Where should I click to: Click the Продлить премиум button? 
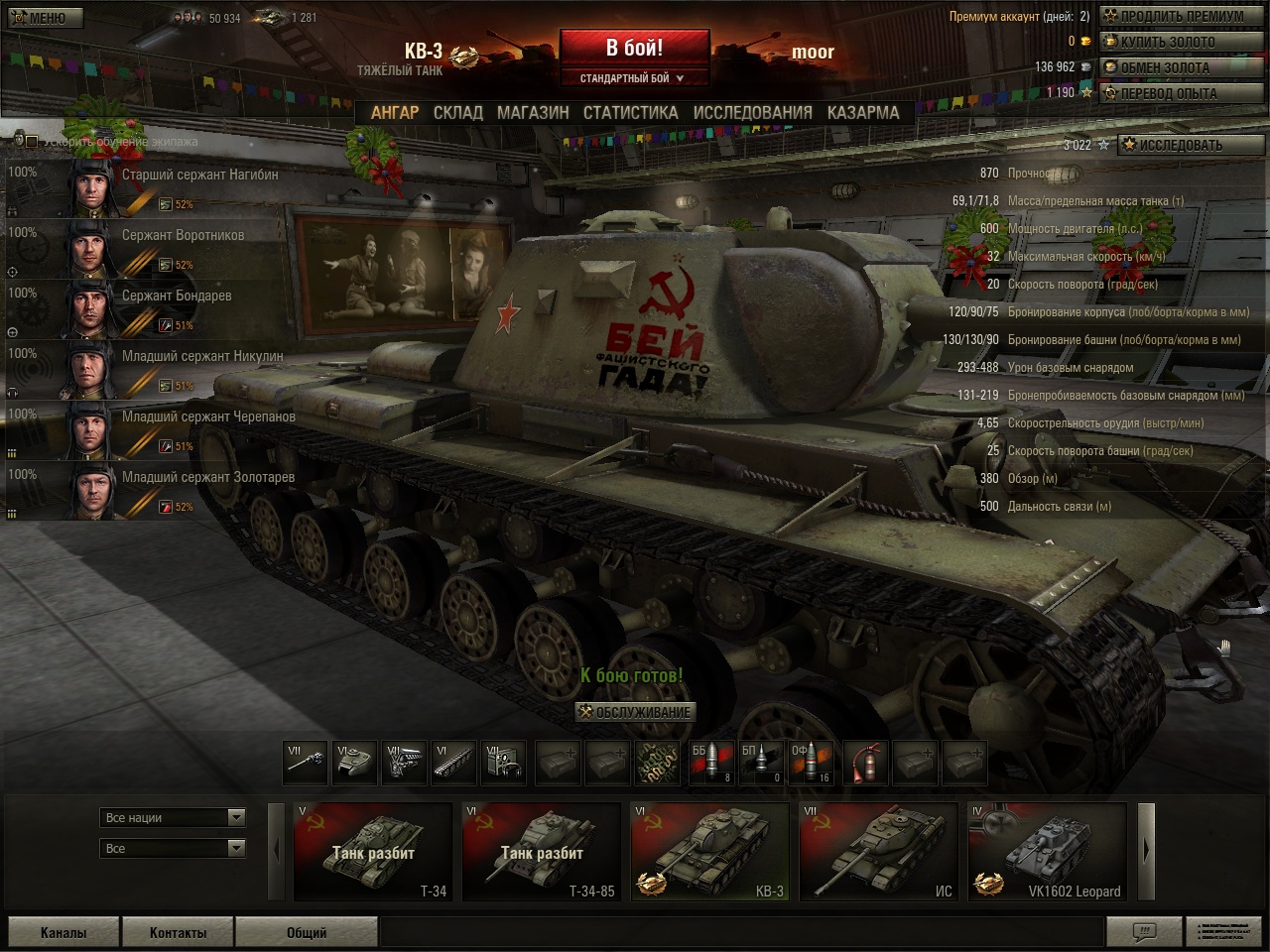1181,16
